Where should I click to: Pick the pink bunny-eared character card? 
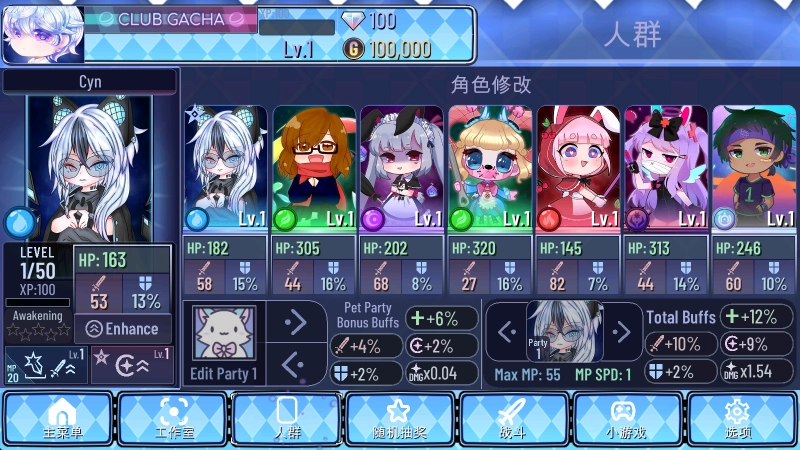point(578,168)
